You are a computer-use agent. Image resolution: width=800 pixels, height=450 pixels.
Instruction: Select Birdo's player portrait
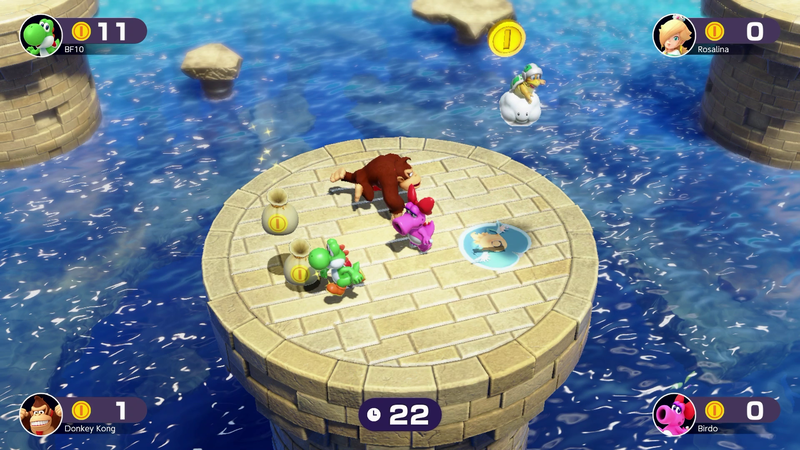point(674,413)
